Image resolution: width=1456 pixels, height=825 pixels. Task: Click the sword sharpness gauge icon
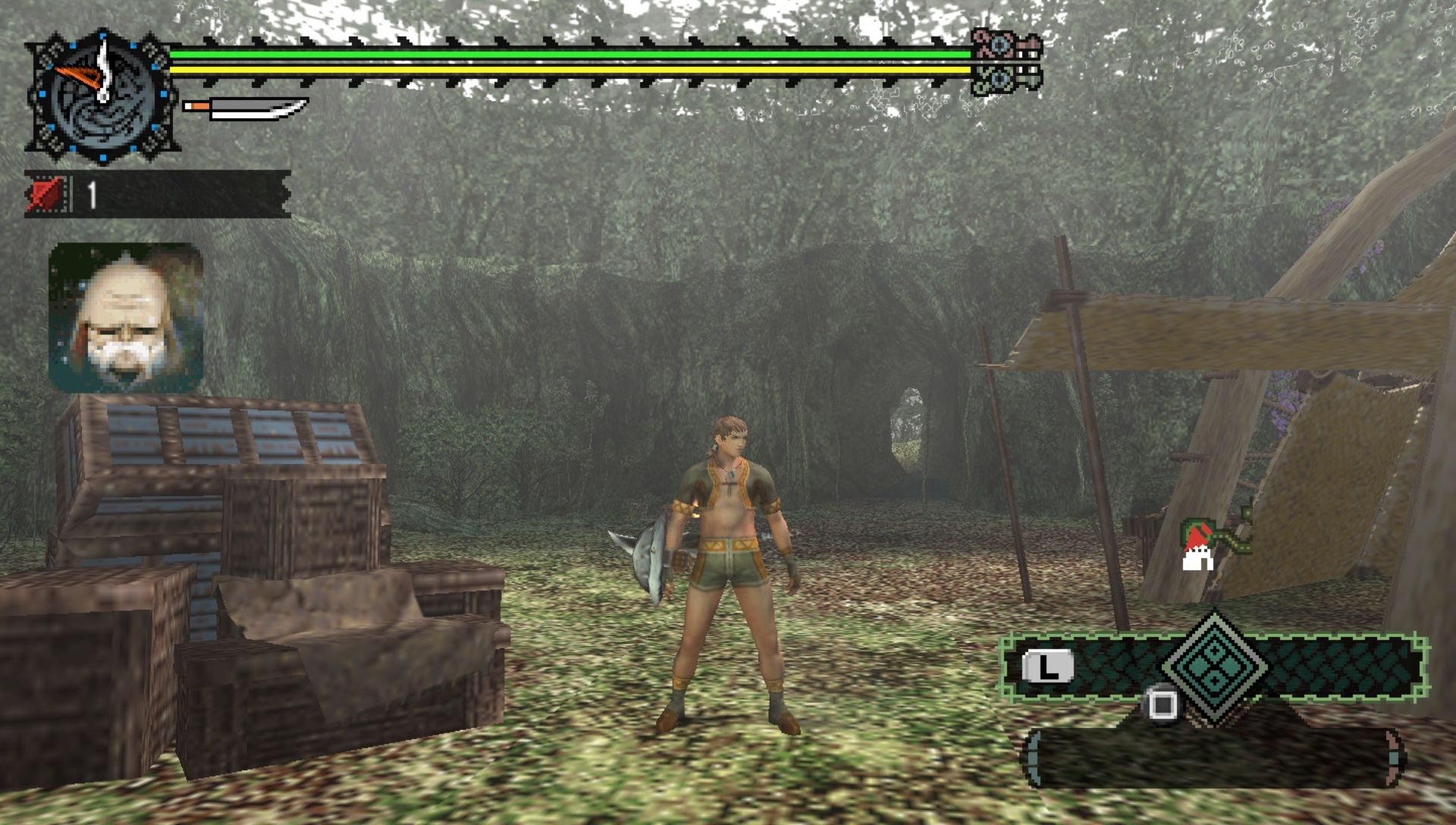point(246,108)
